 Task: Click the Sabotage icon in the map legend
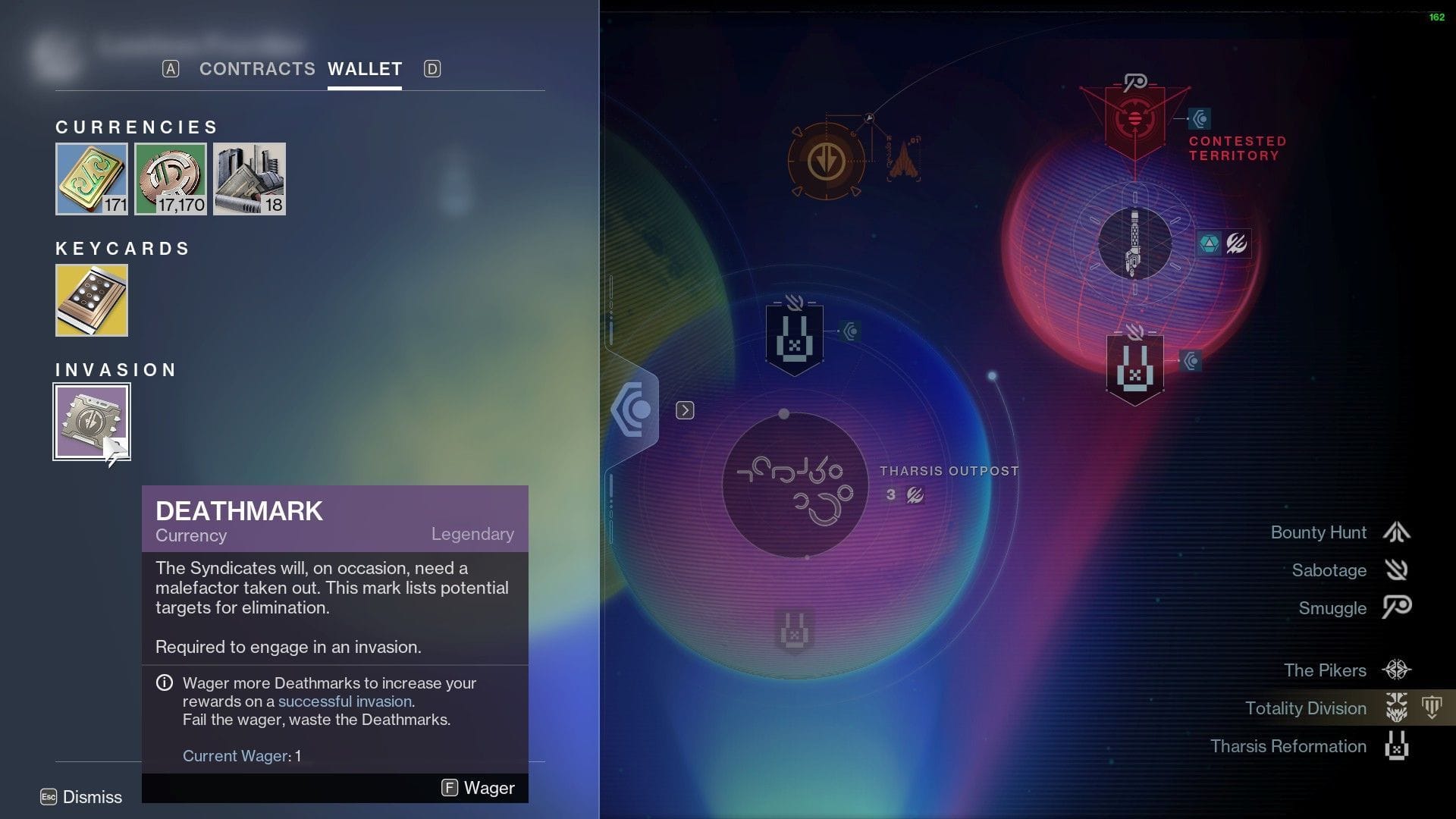(1395, 570)
